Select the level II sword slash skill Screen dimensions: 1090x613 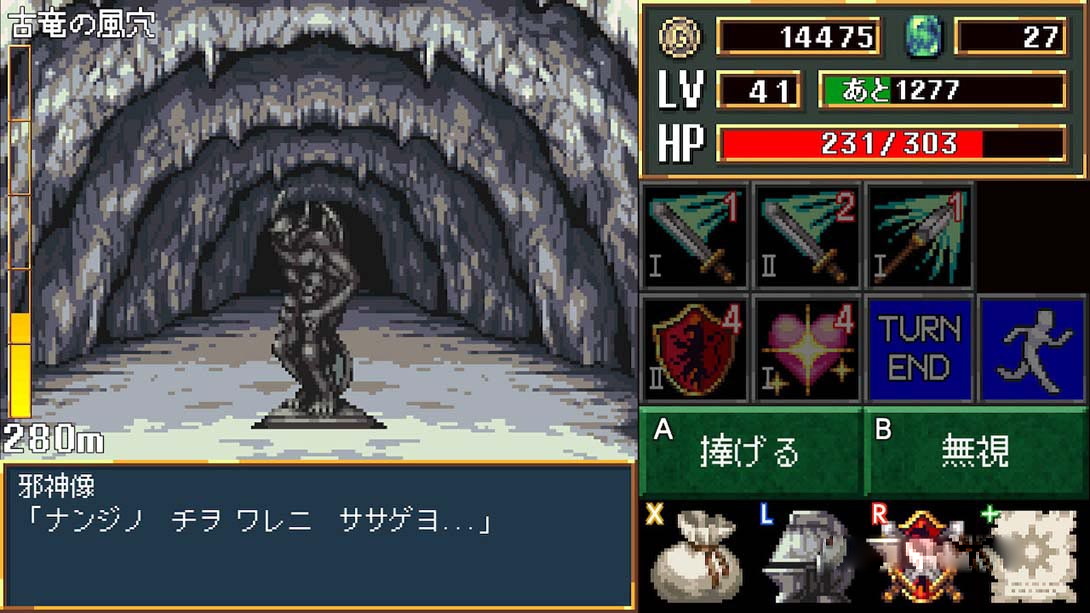tap(808, 237)
